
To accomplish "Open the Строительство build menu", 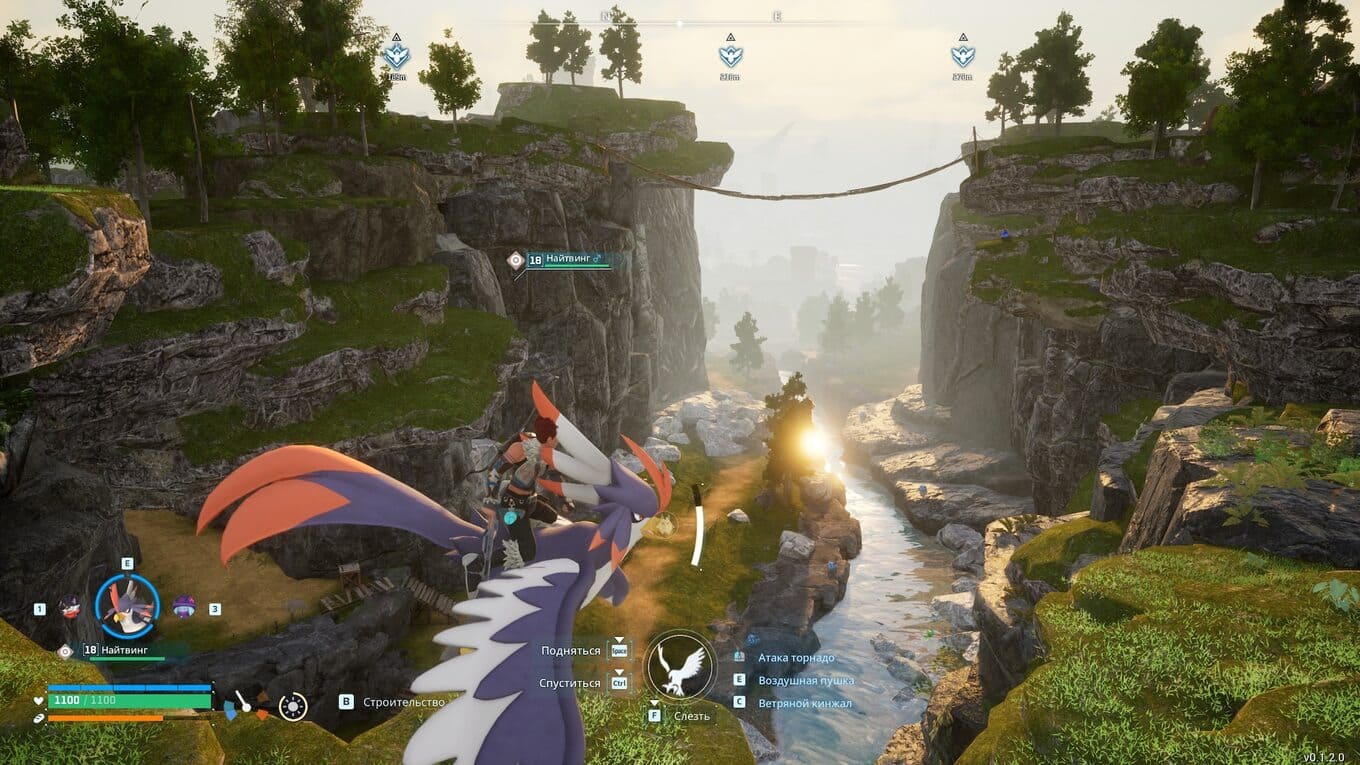I will click(x=403, y=702).
